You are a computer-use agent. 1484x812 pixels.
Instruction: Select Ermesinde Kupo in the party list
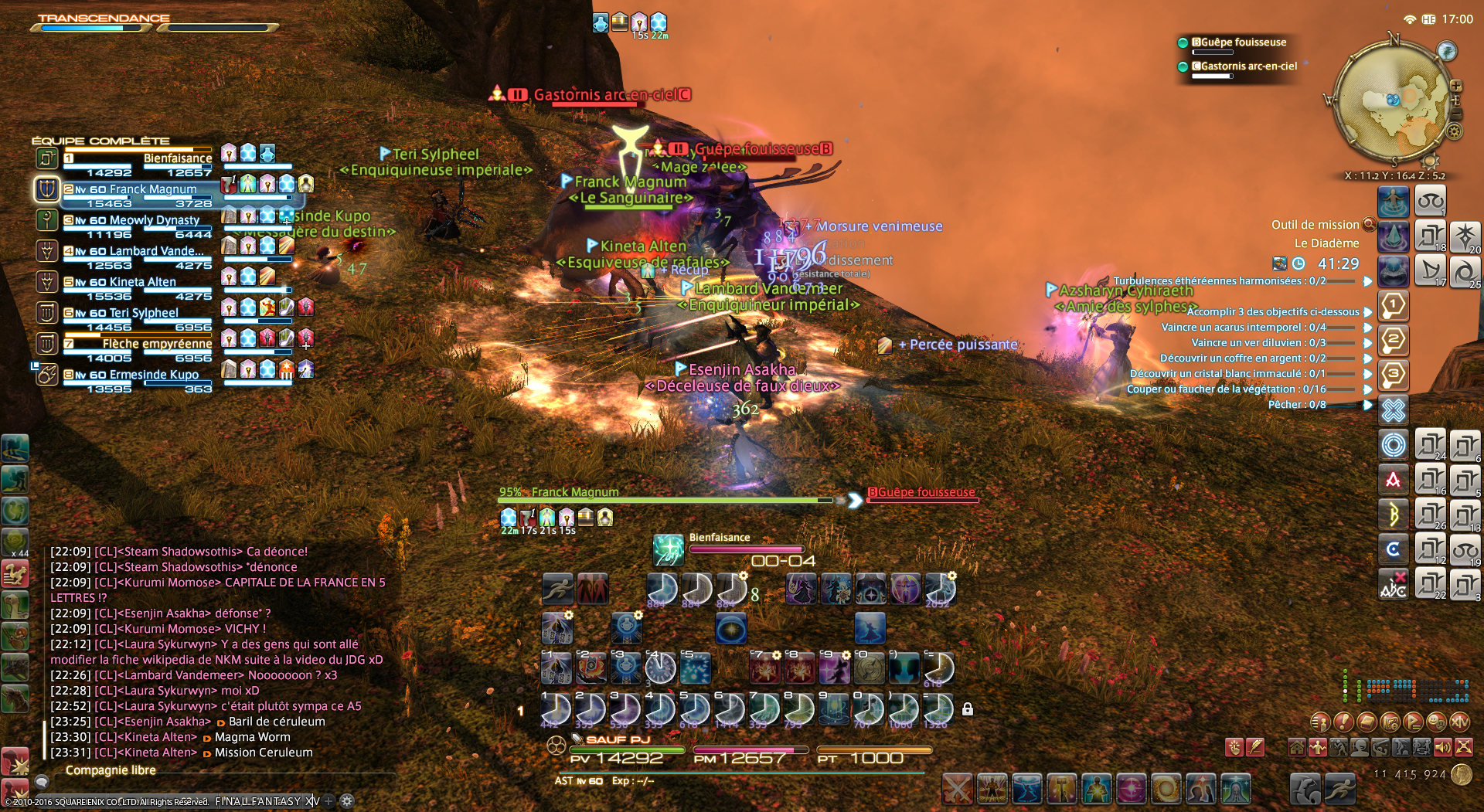pos(154,375)
